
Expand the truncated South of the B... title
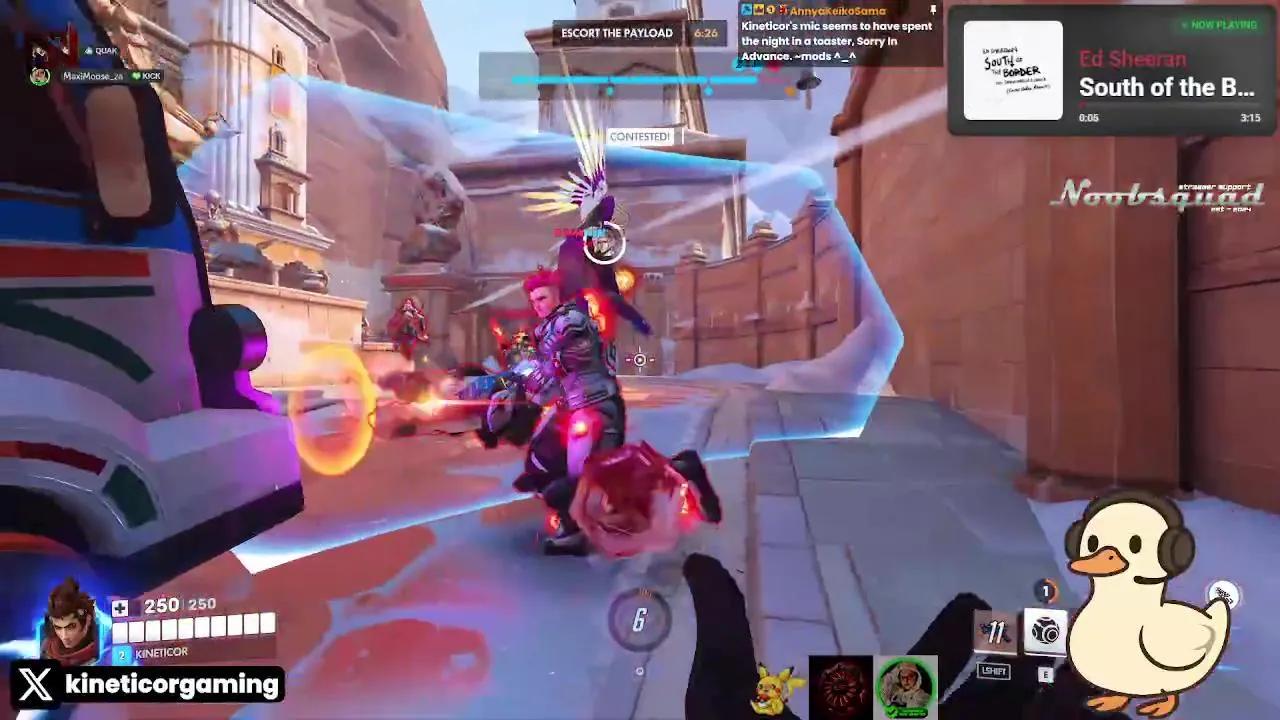(x=1166, y=88)
